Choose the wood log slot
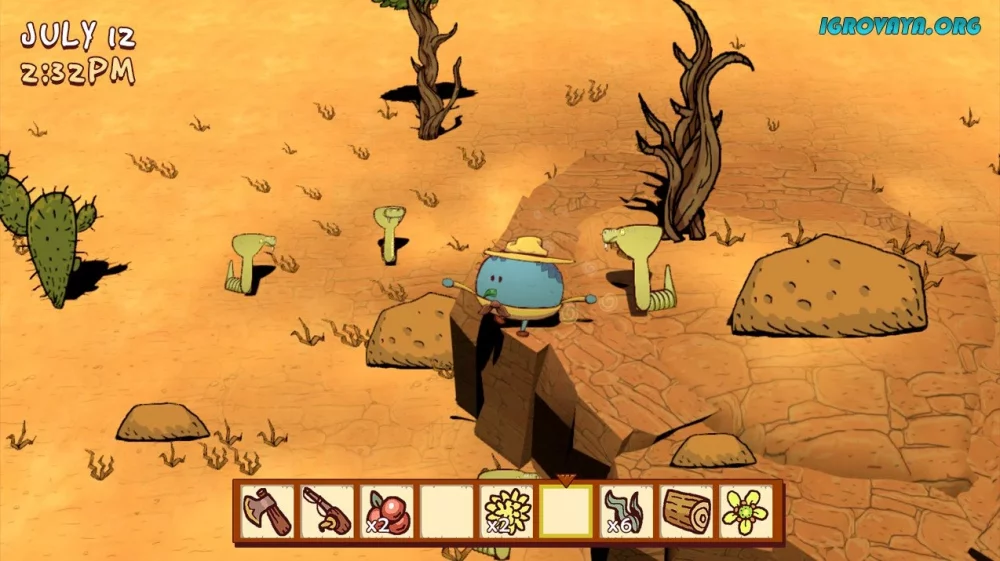1000x561 pixels. 686,511
